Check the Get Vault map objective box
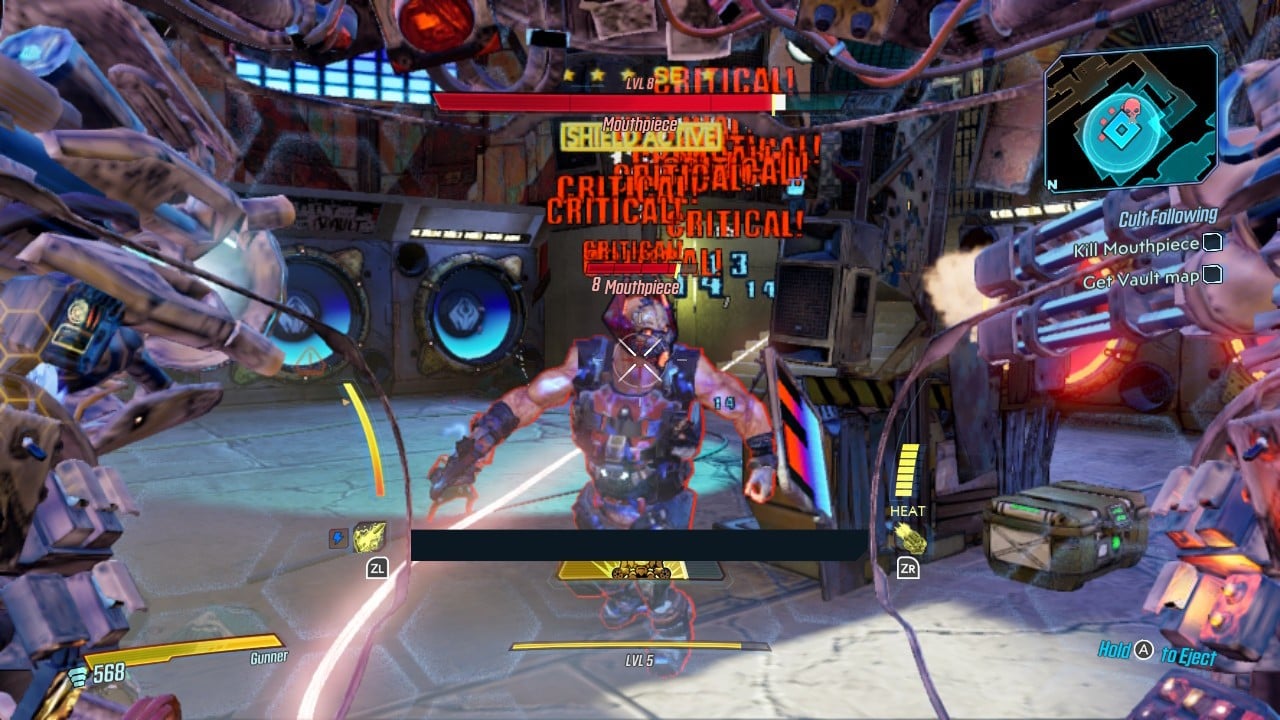Viewport: 1280px width, 720px height. point(1212,273)
